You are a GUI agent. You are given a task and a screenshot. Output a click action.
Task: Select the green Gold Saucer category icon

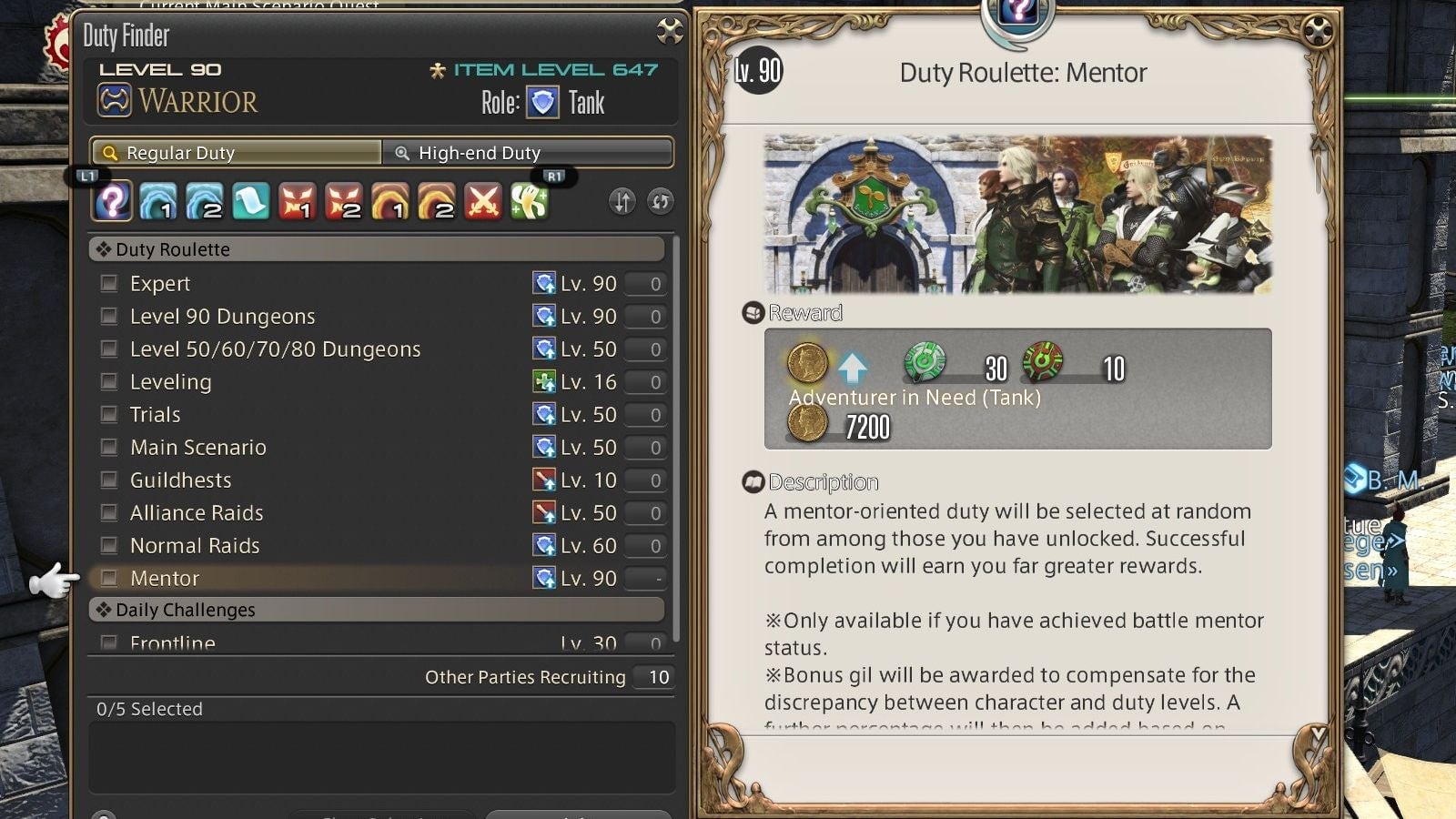[531, 200]
